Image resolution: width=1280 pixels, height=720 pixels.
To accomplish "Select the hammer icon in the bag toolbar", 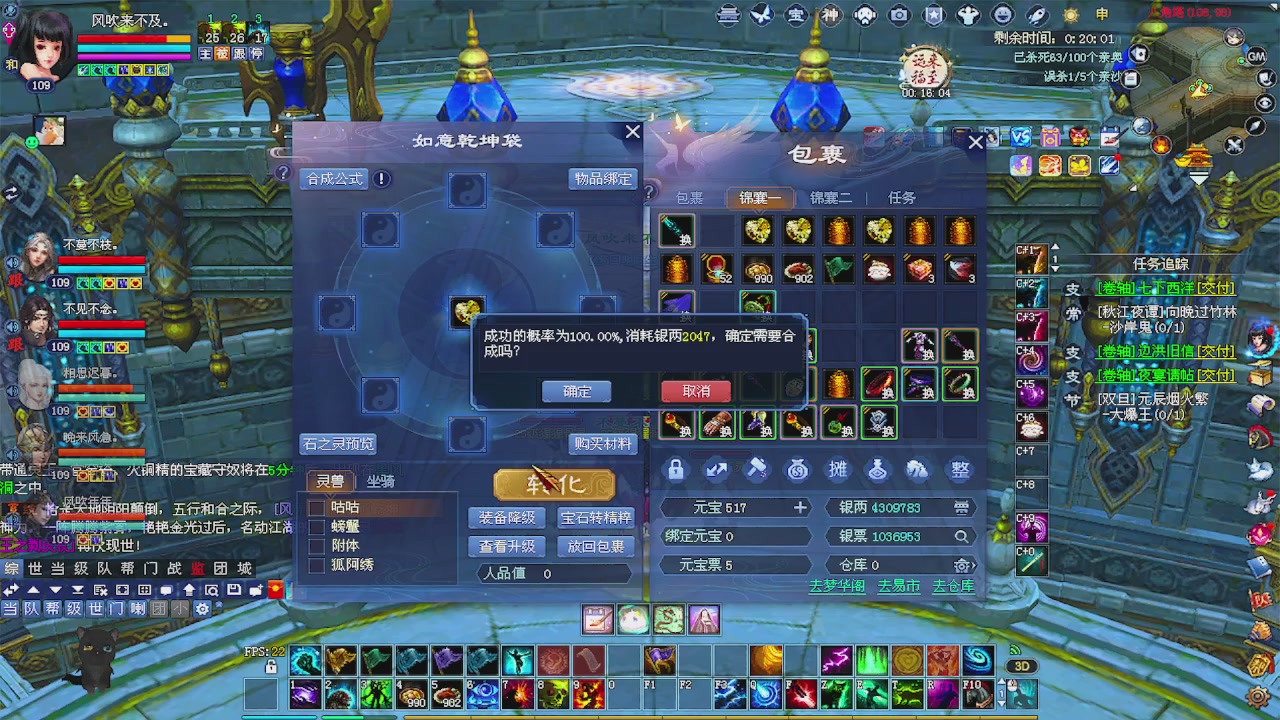I will [757, 469].
